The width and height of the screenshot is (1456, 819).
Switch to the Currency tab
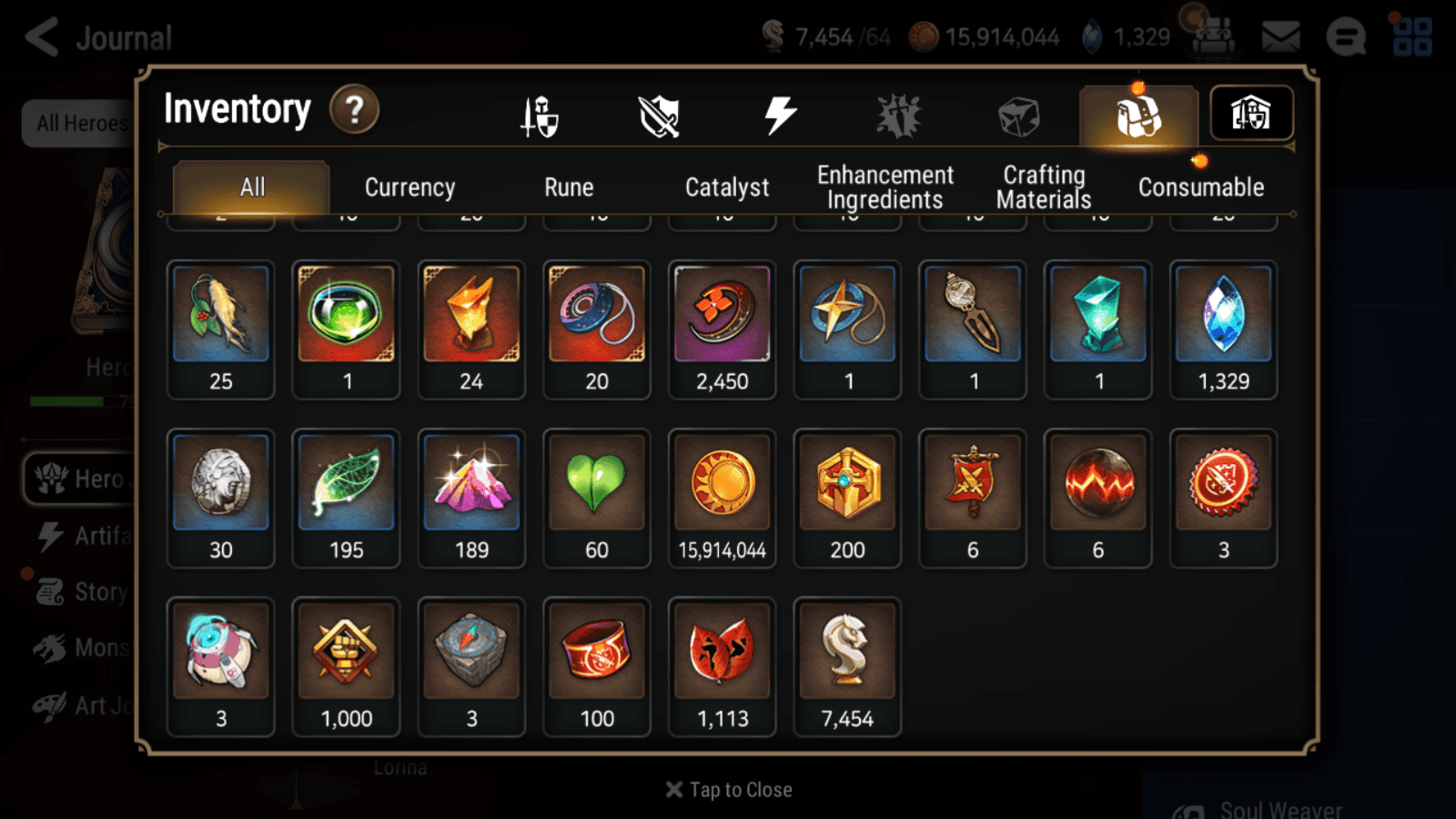[409, 187]
